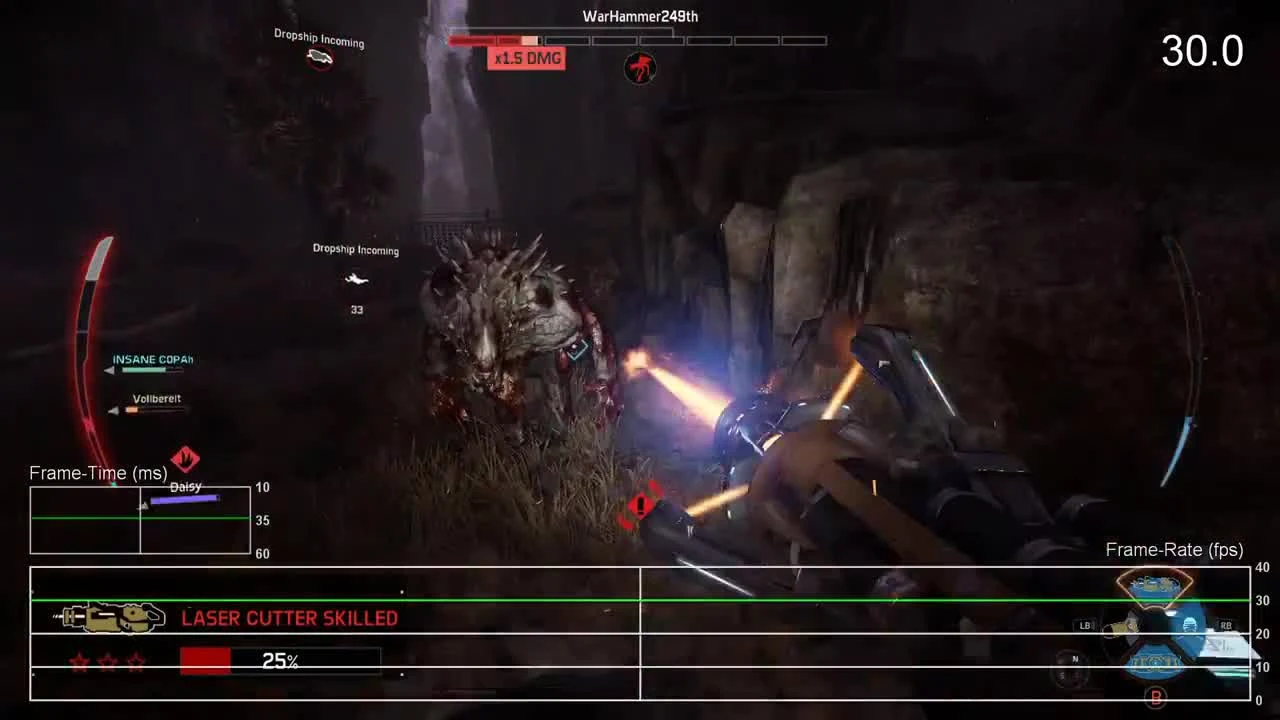Click the 25% progress bar
Image resolution: width=1280 pixels, height=720 pixels.
pos(279,660)
